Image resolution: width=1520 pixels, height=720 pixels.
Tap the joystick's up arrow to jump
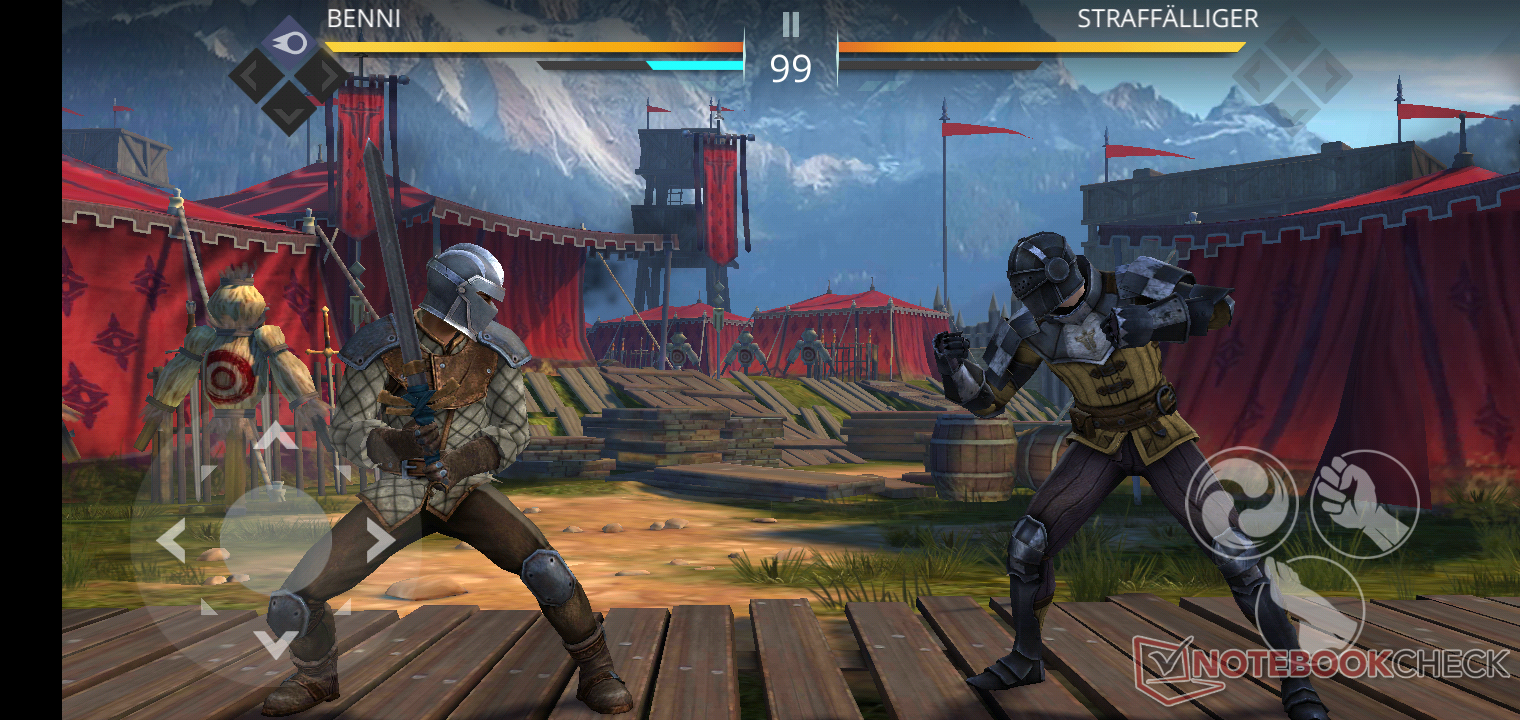[276, 435]
